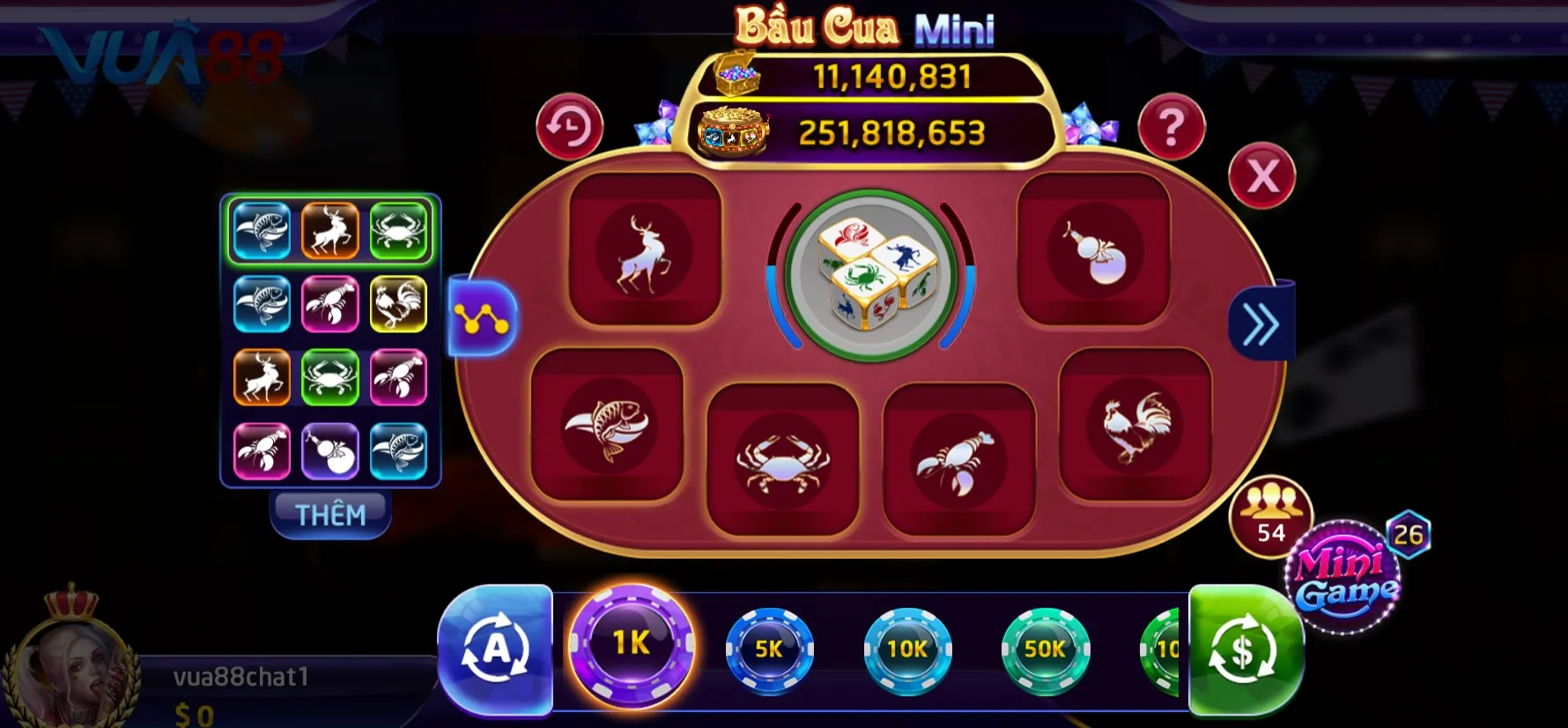Select the shrimp betting tile
The image size is (1568, 728).
pos(958,460)
